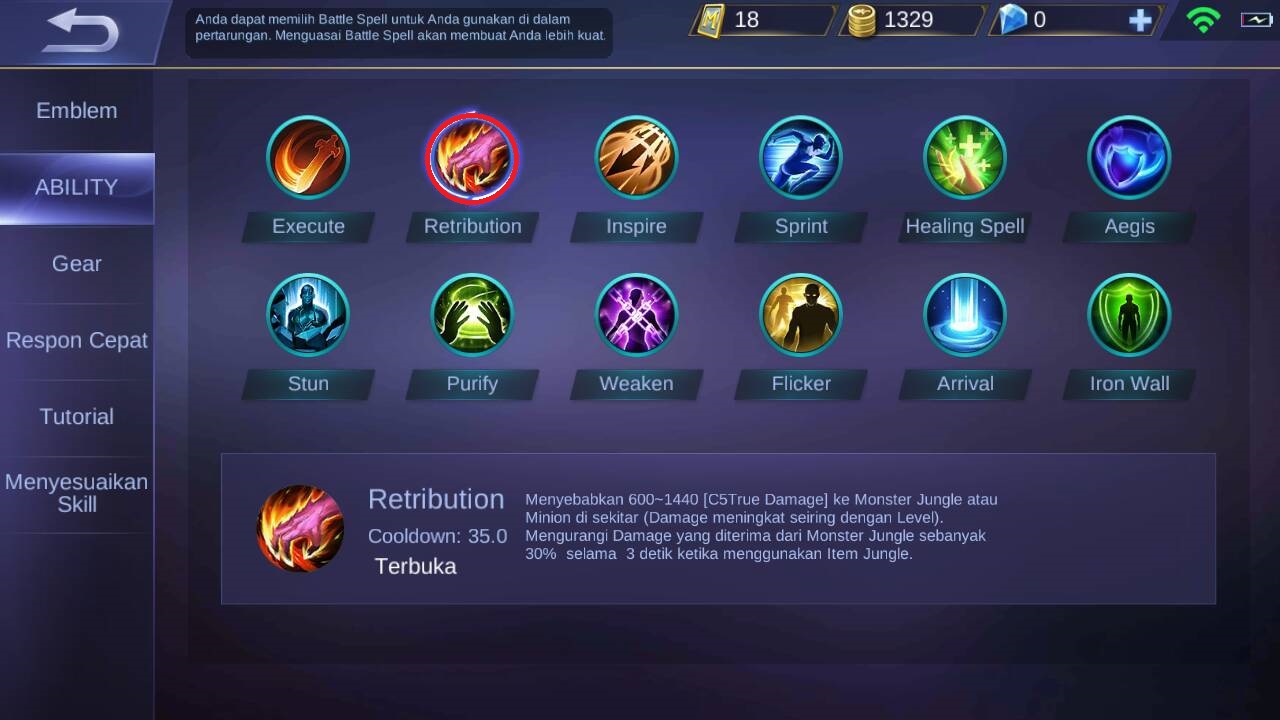Select the Stun battle spell
1280x720 pixels.
click(x=308, y=315)
